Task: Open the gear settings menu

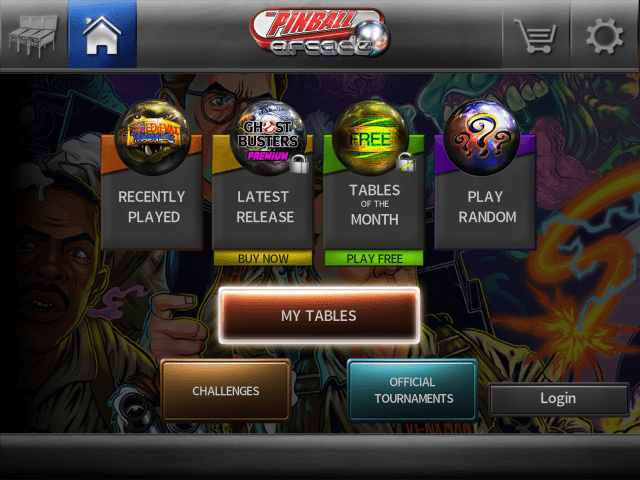Action: pos(604,37)
